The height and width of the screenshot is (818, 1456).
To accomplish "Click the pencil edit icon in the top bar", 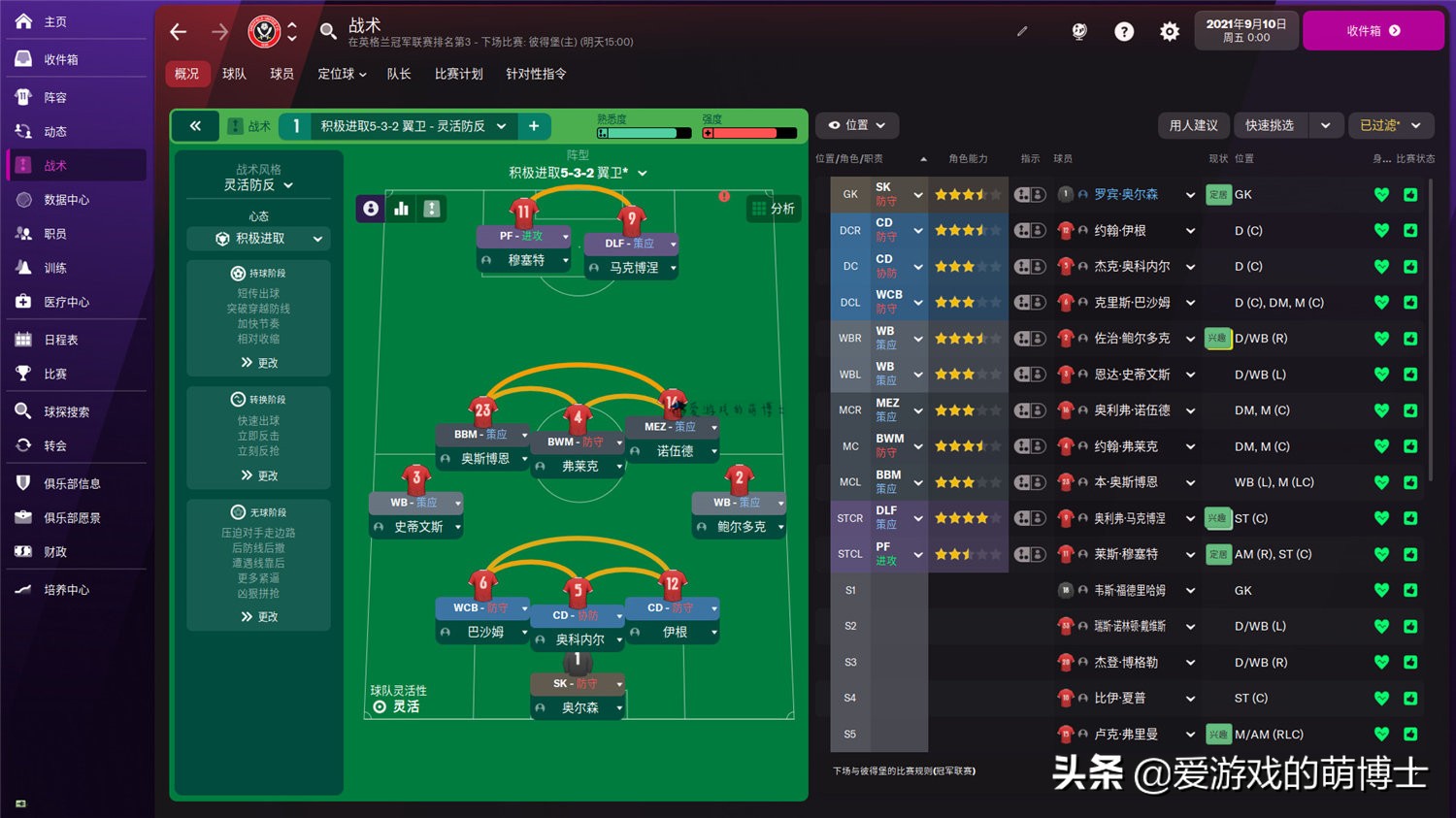I will pos(1021,31).
